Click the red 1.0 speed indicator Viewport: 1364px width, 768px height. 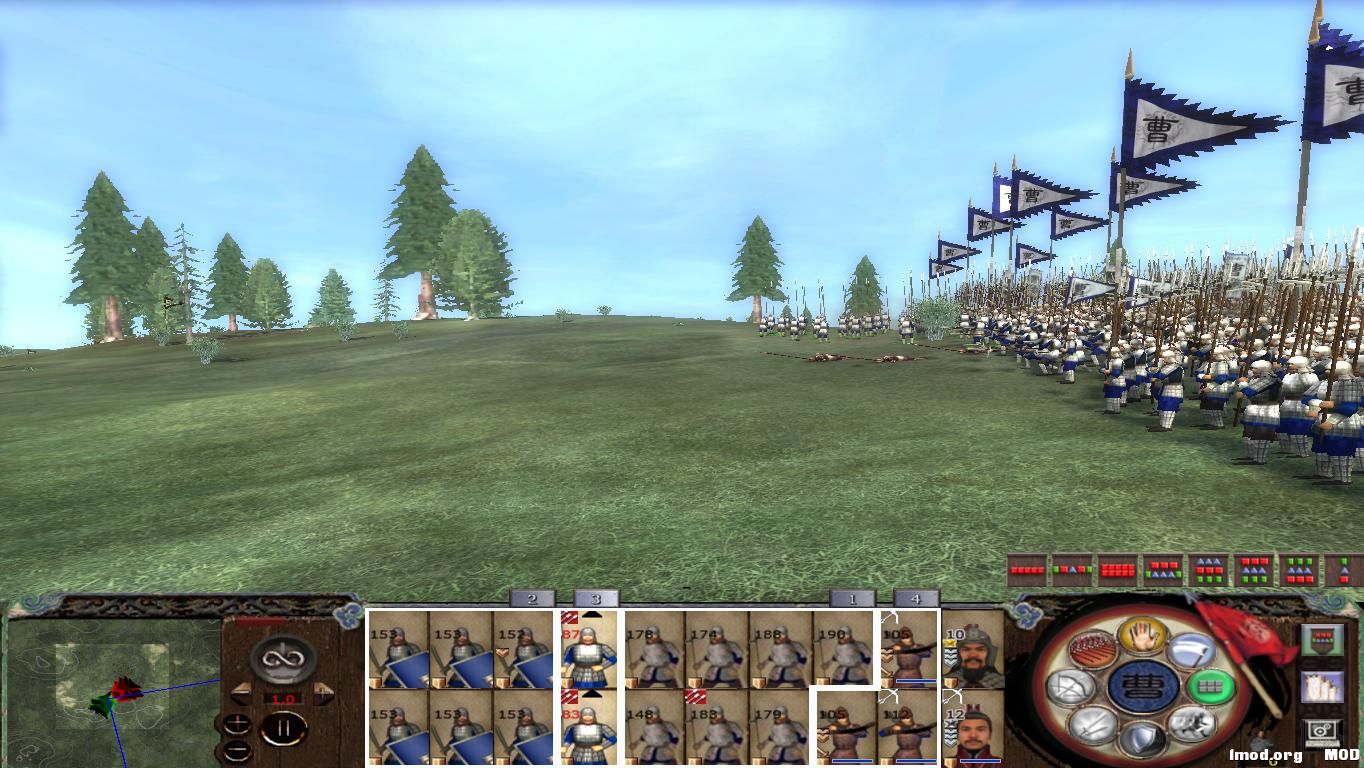(x=283, y=698)
